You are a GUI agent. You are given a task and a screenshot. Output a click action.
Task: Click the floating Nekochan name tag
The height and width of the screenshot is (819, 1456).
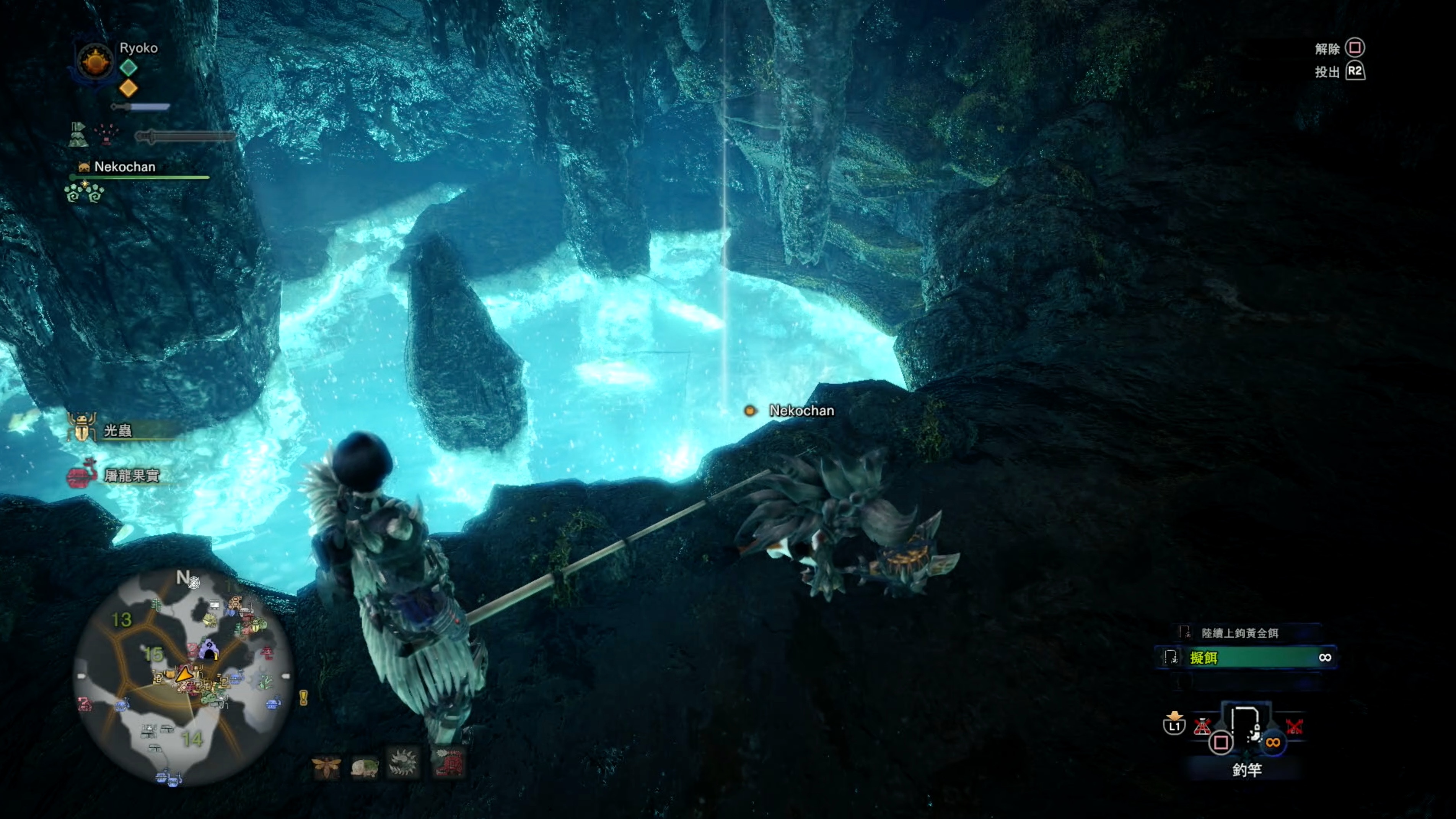(x=800, y=411)
